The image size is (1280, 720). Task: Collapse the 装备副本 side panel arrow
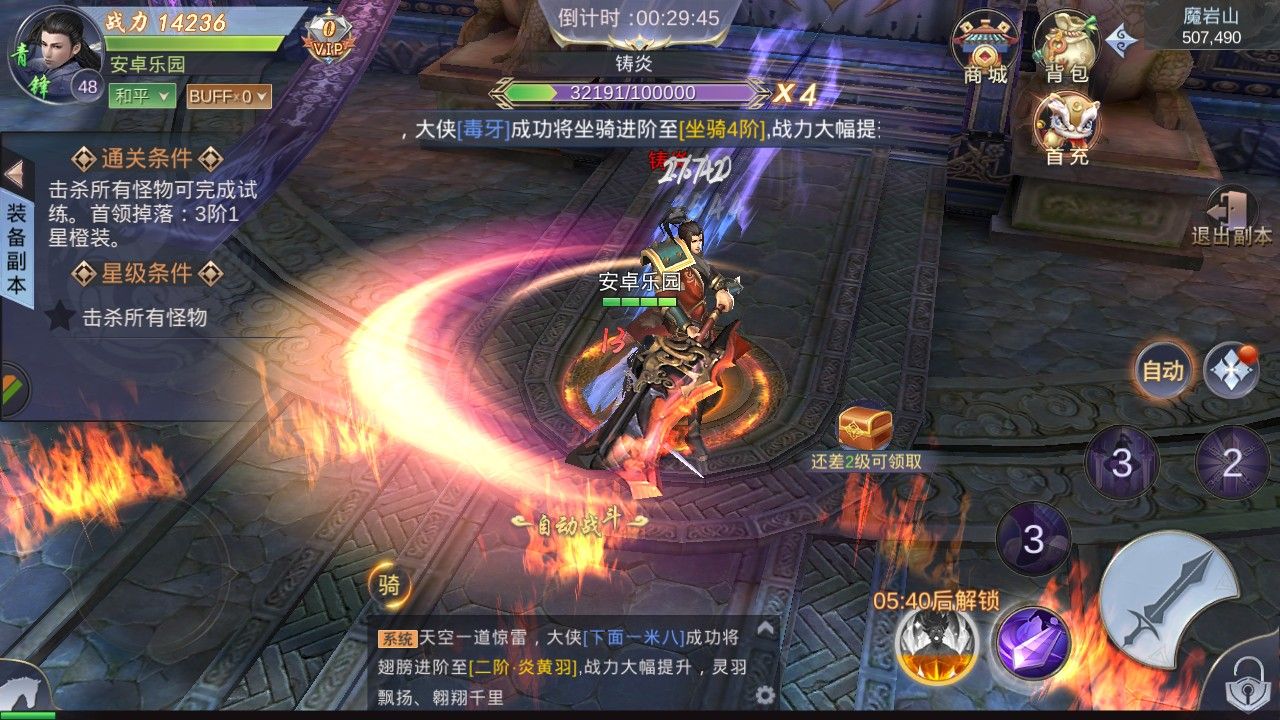(x=15, y=174)
